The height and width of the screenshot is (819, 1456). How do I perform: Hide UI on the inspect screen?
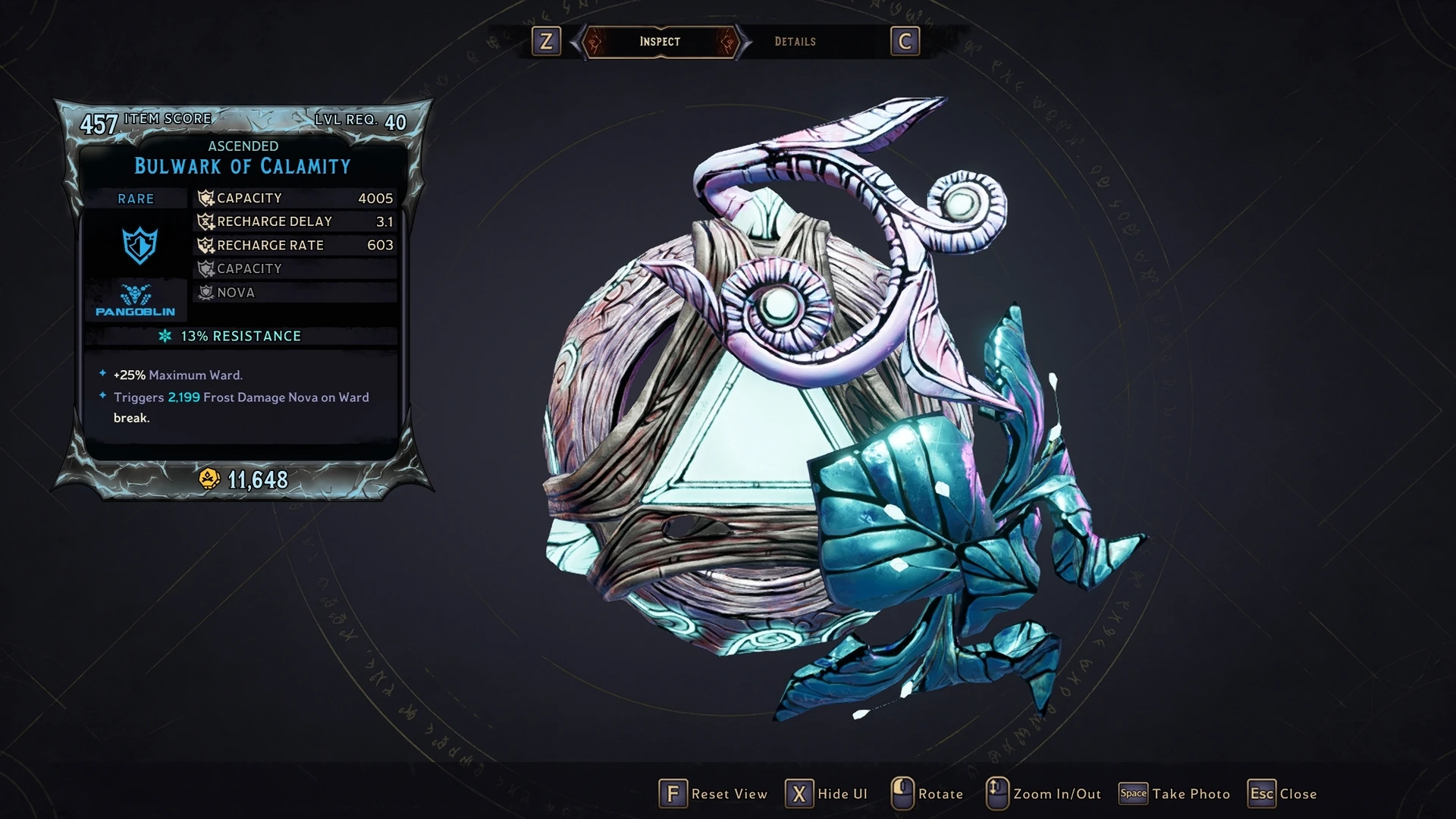point(827,794)
